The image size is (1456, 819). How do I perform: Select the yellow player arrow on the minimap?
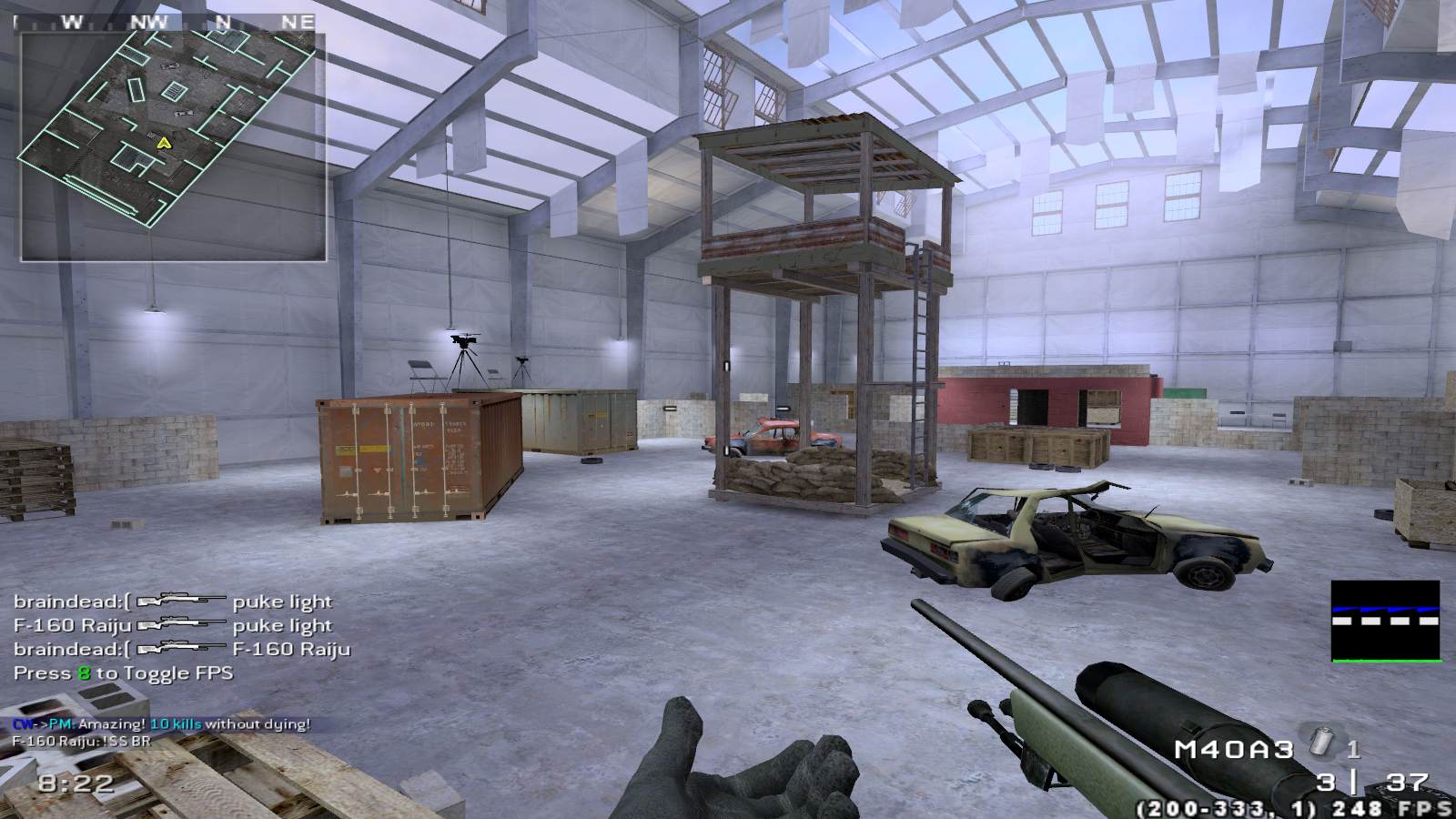coord(164,143)
